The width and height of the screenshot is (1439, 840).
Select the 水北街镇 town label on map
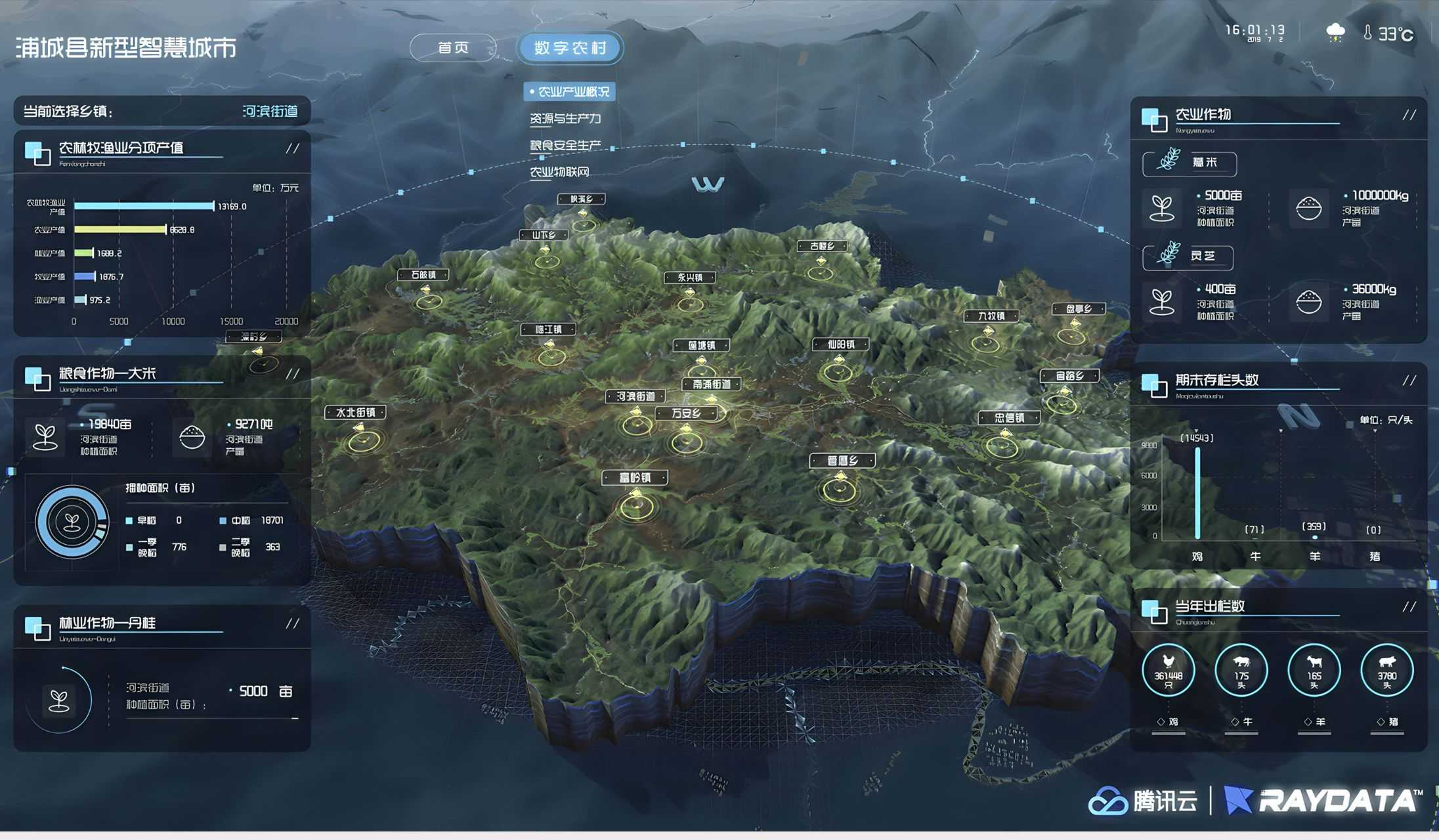click(x=355, y=413)
